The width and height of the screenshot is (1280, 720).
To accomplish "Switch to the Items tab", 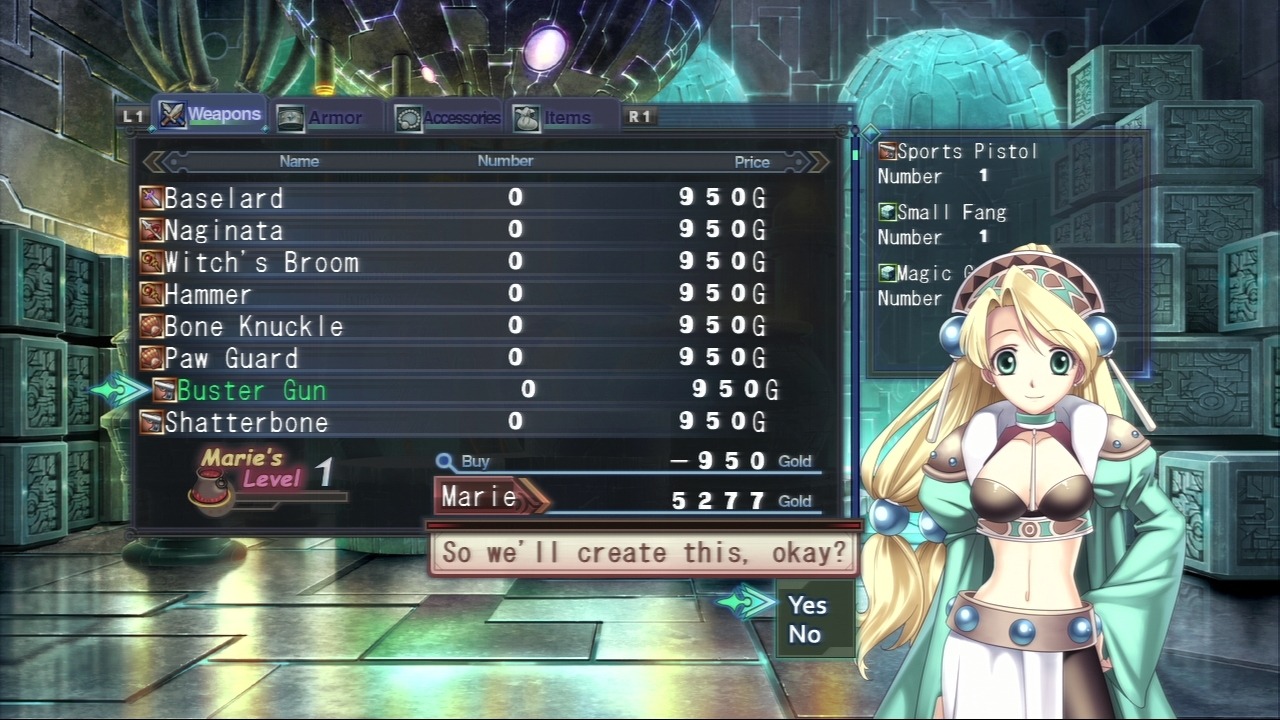I will 554,118.
